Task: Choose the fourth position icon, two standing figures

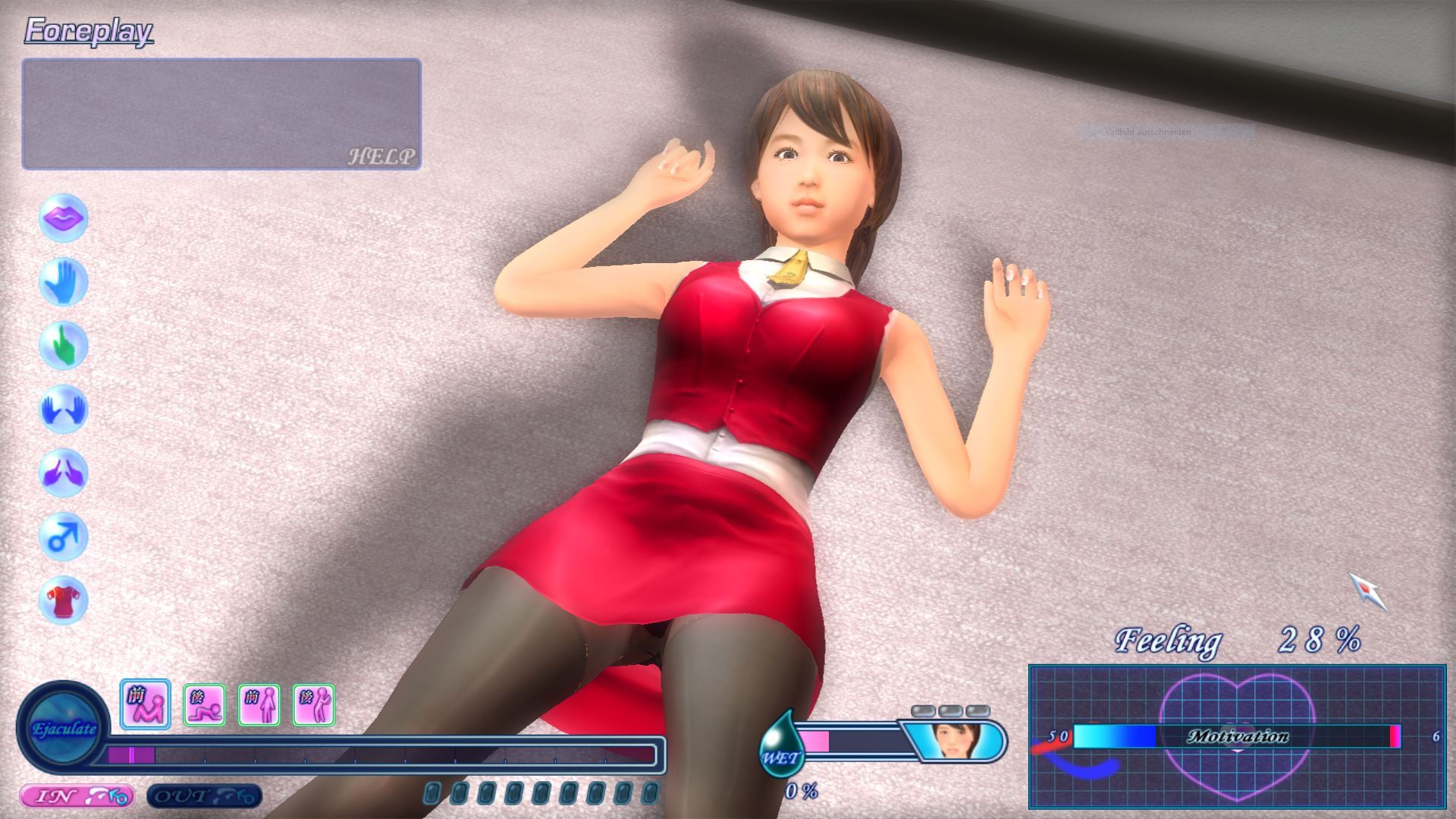Action: 314,705
